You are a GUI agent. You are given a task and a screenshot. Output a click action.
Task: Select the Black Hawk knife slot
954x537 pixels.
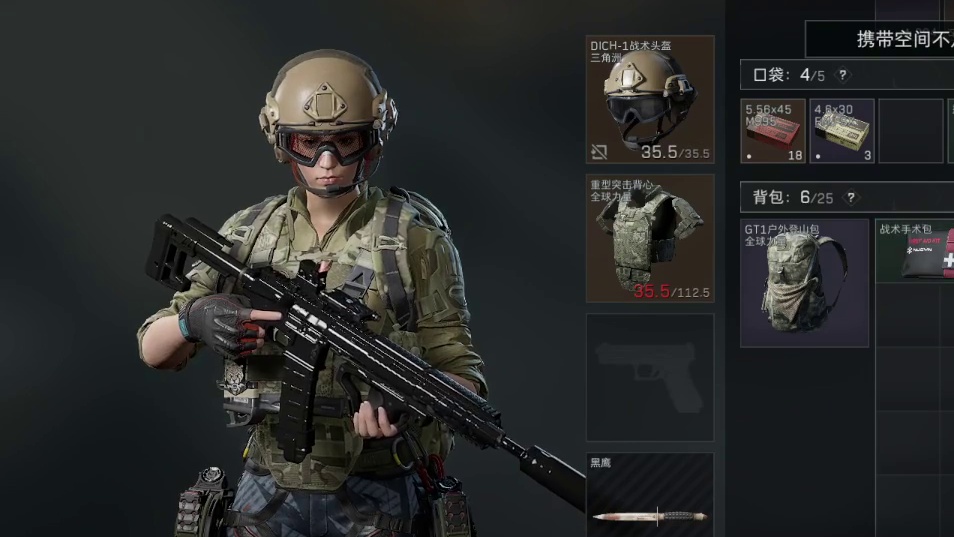coord(650,497)
